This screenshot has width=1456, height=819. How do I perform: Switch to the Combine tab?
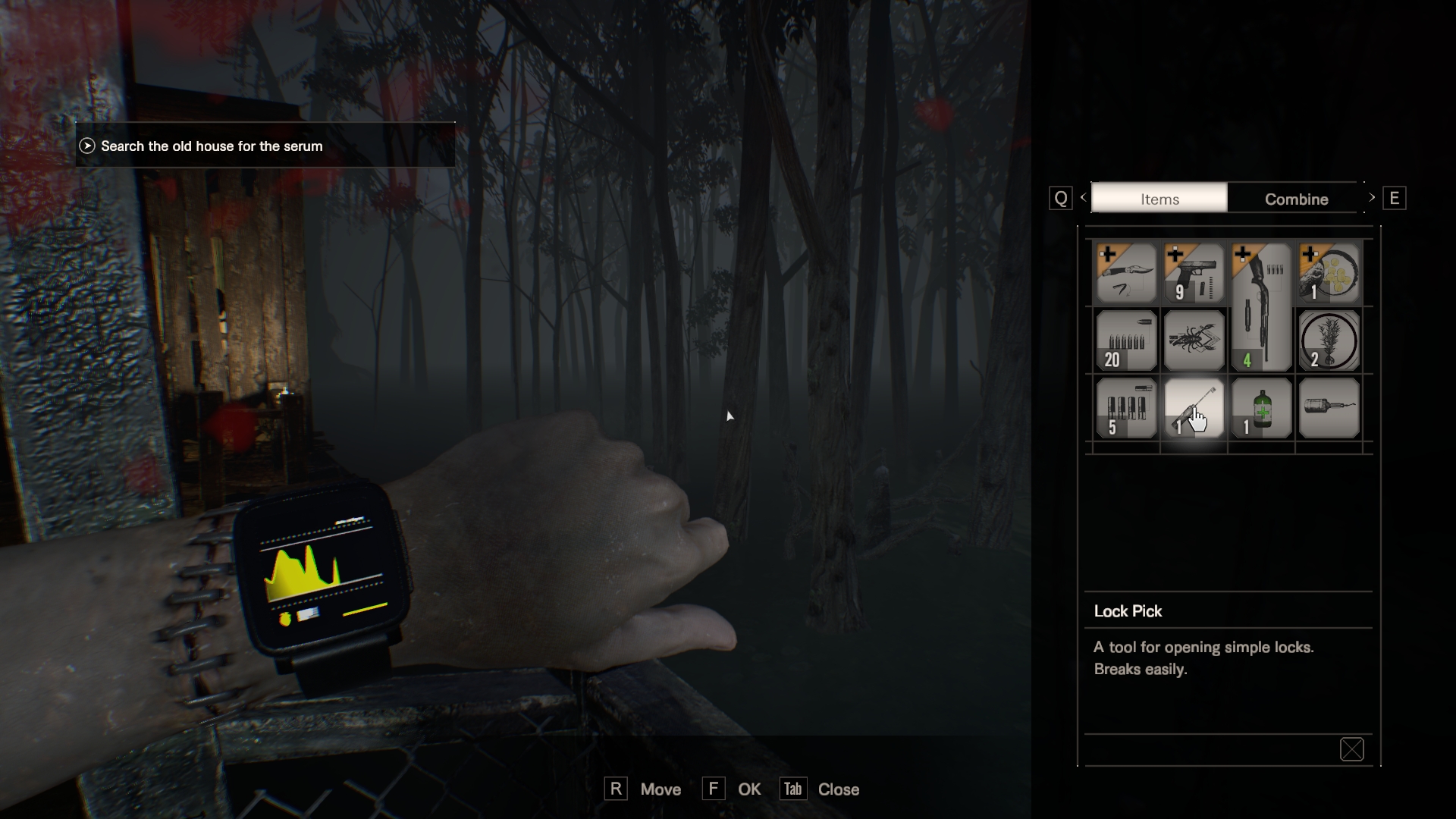click(1295, 199)
